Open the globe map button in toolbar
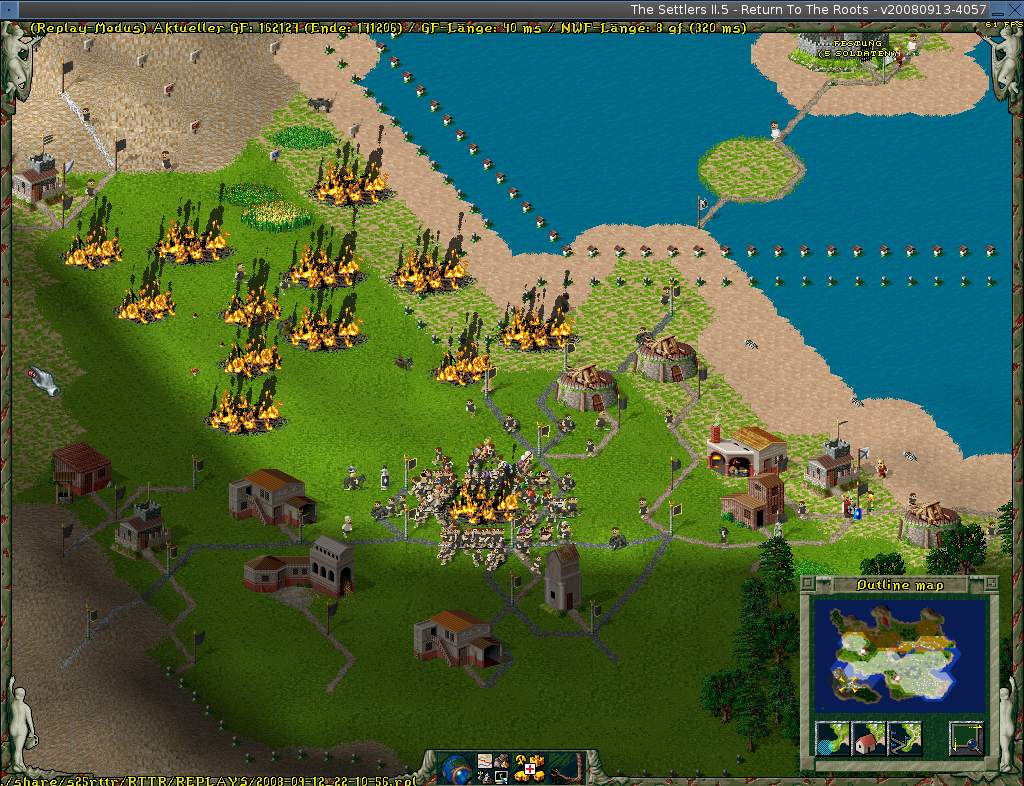This screenshot has width=1024, height=786. (455, 769)
